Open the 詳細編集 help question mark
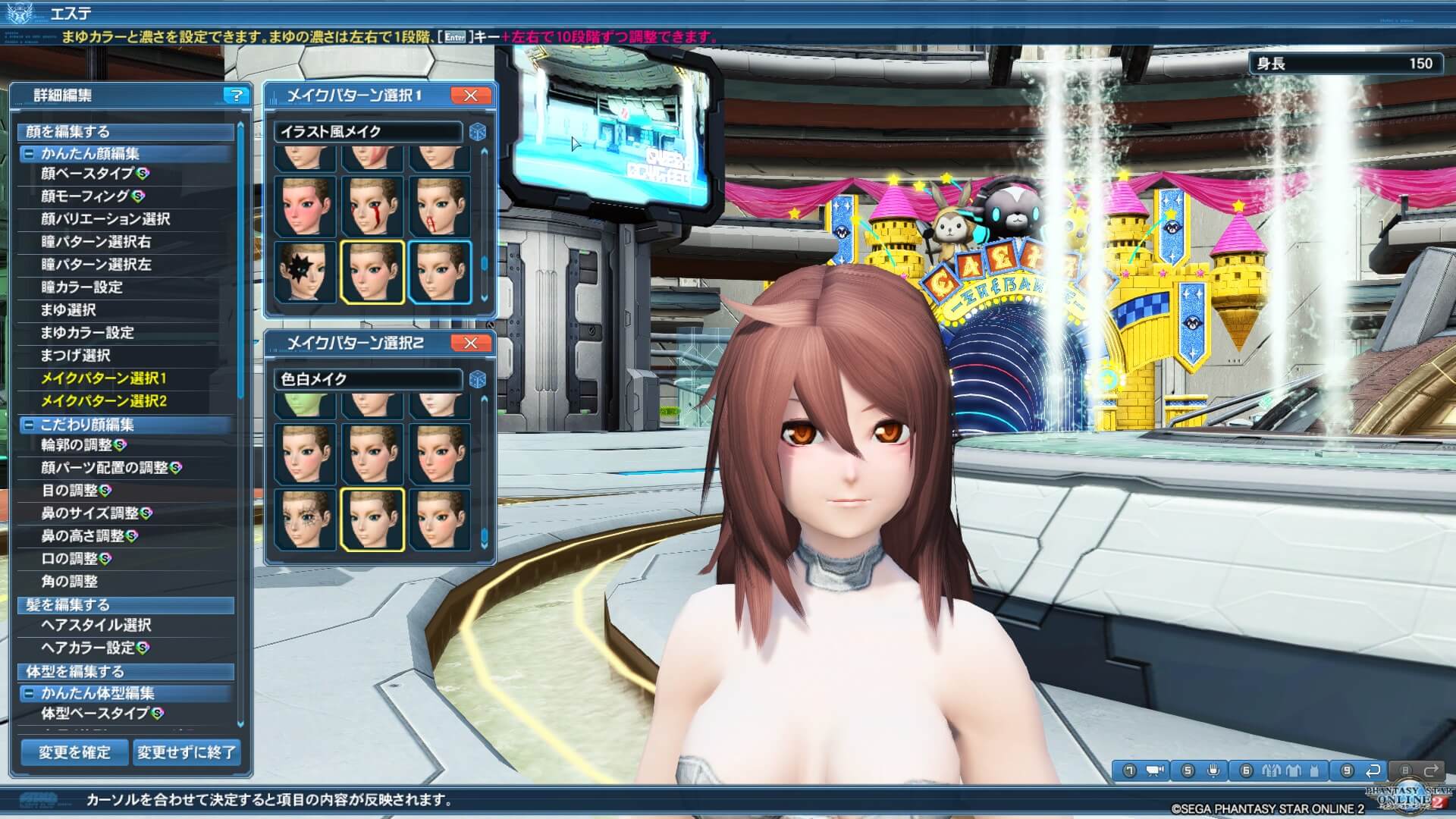 [237, 96]
